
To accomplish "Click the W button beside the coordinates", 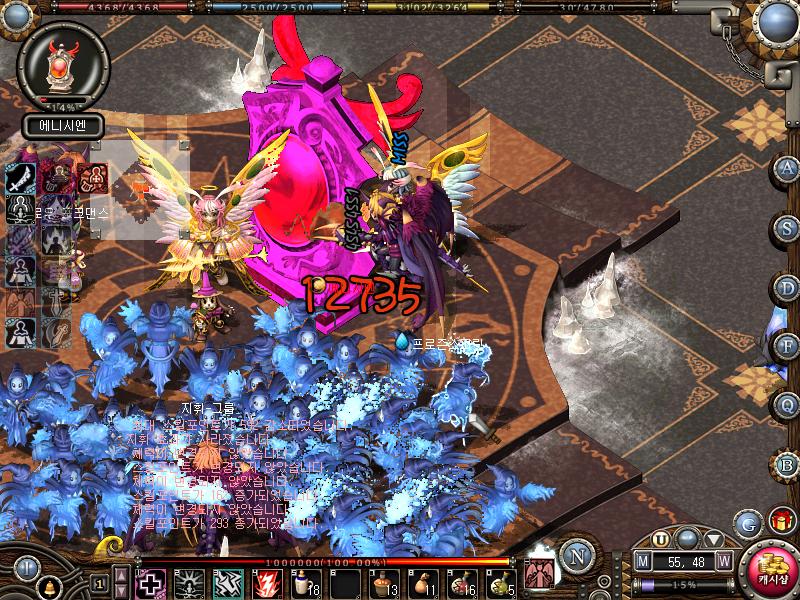I will [722, 562].
